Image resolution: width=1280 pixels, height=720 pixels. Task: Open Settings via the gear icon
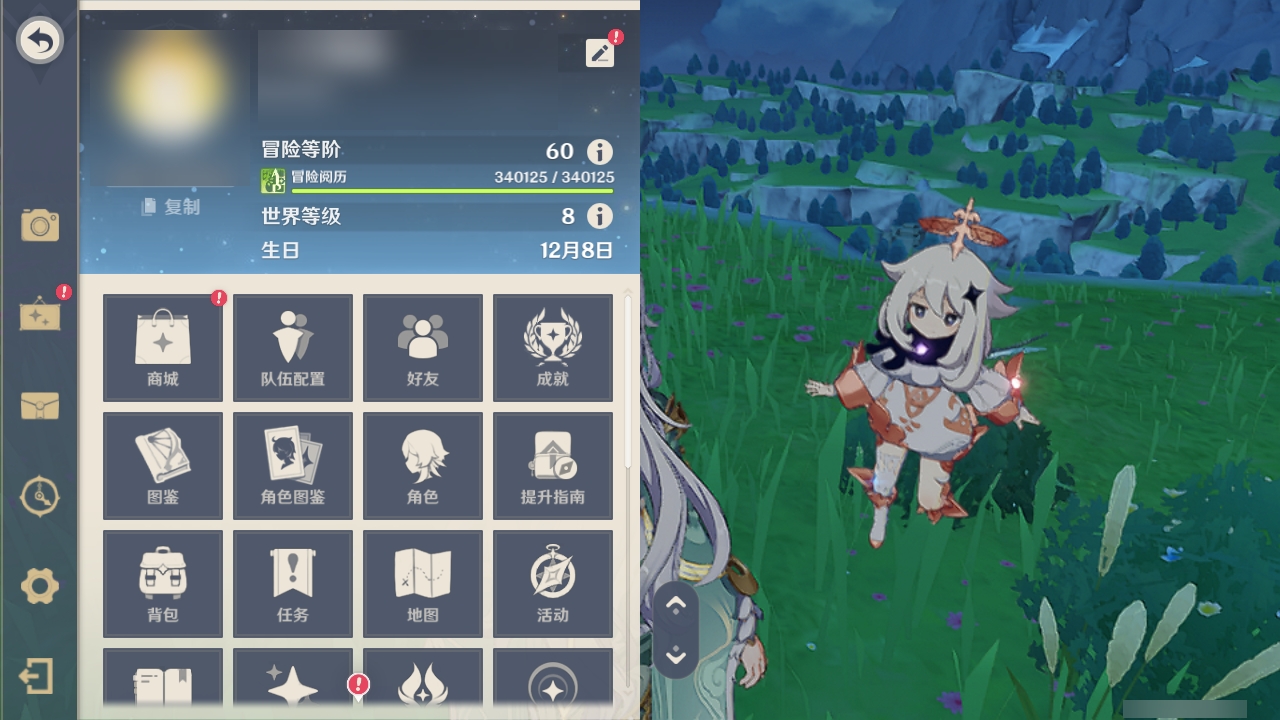(x=38, y=587)
